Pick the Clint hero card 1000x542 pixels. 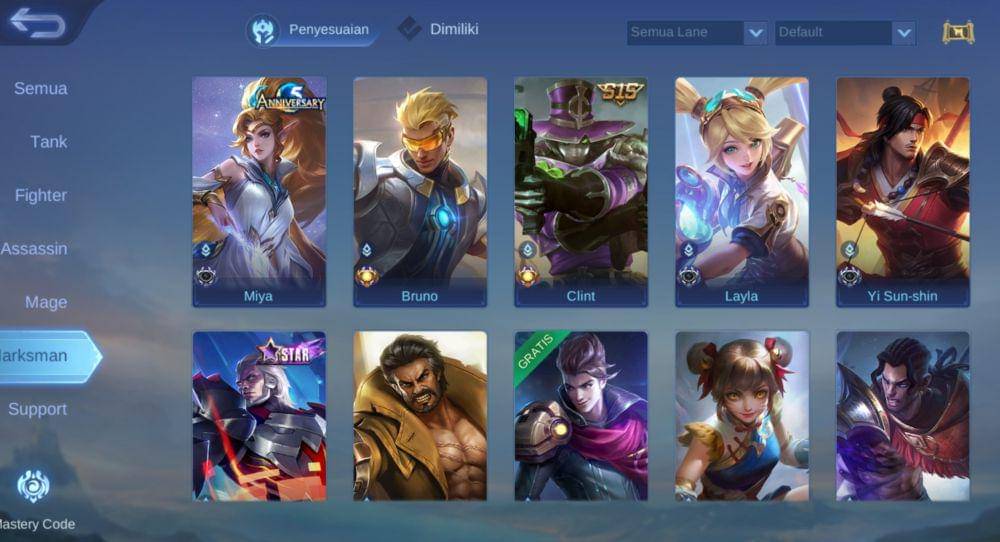(x=581, y=190)
